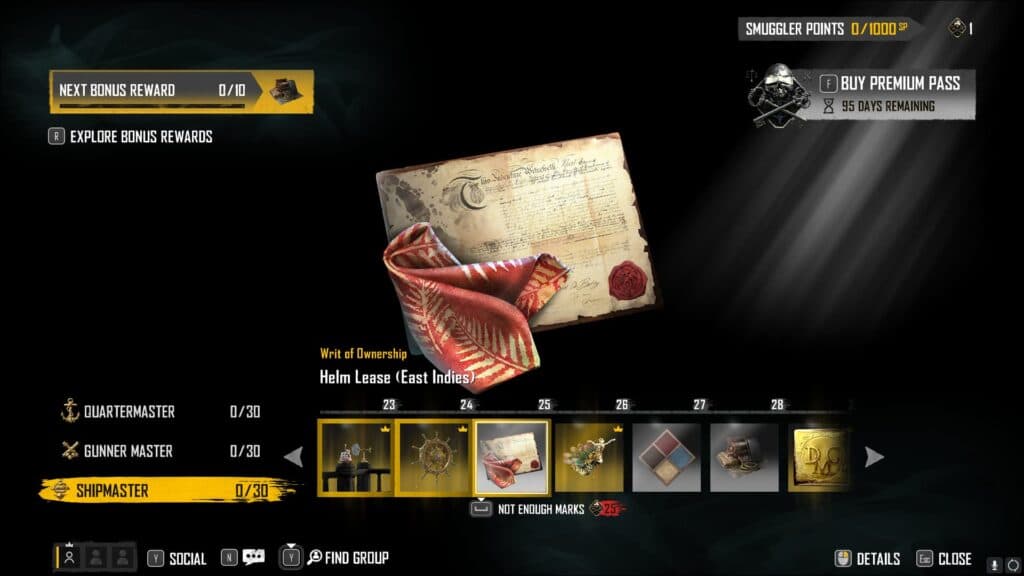Open the chat speech bubble icon
This screenshot has height=576, width=1024.
(x=253, y=558)
